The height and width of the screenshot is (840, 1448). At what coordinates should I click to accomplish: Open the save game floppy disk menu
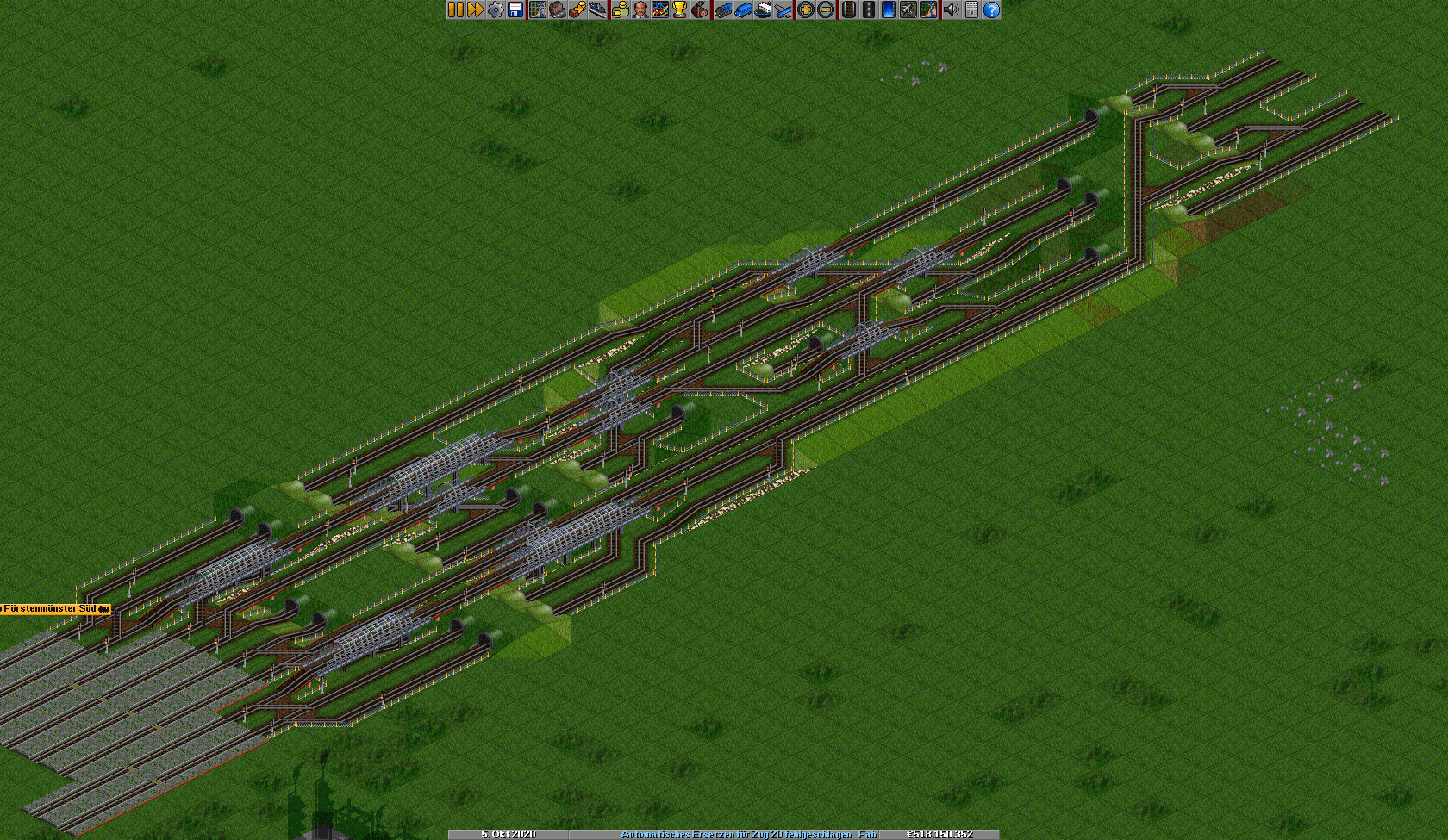[515, 9]
